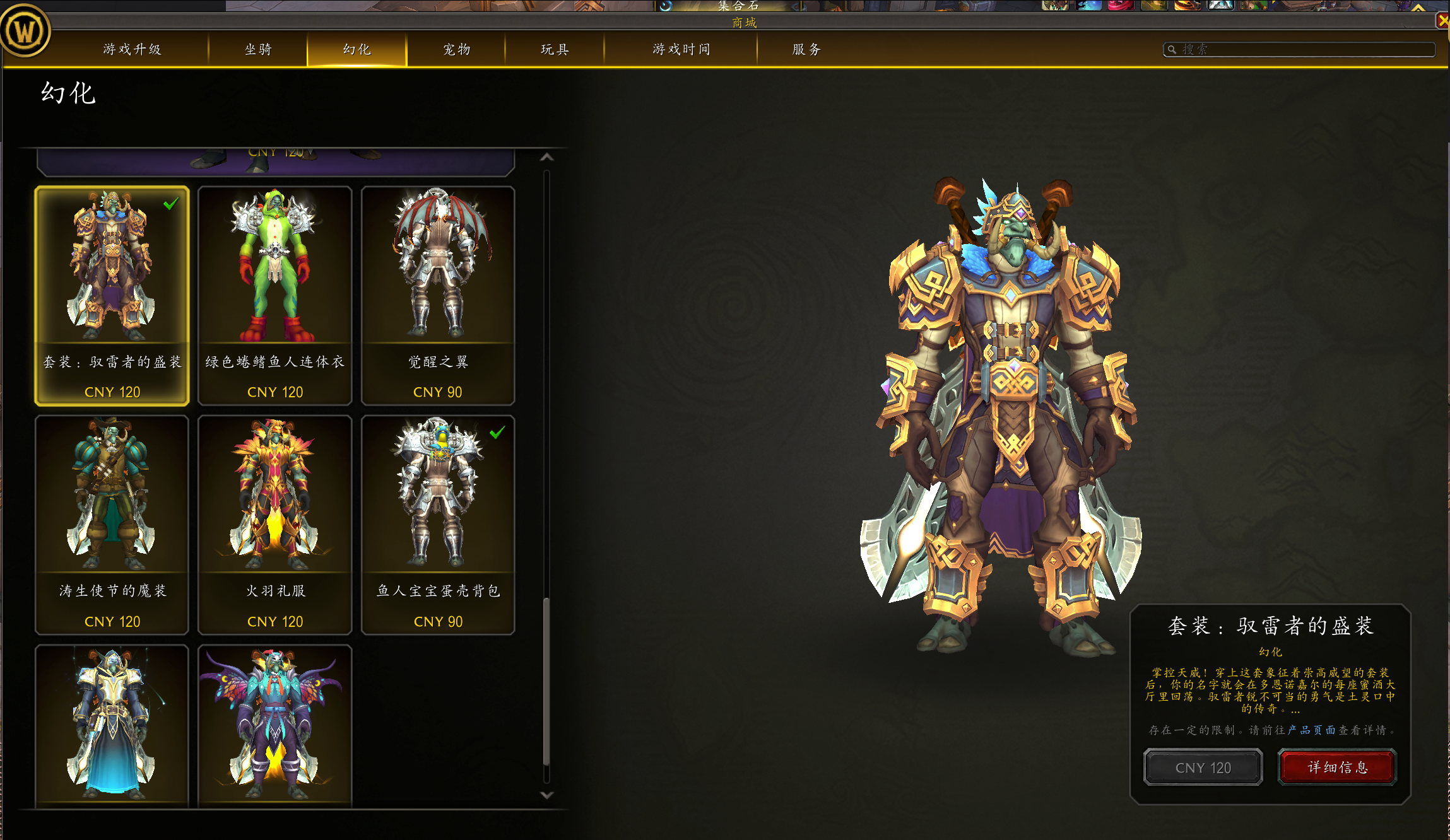Select the 驭雷者的盛装 set card
The image size is (1450, 840).
click(112, 295)
